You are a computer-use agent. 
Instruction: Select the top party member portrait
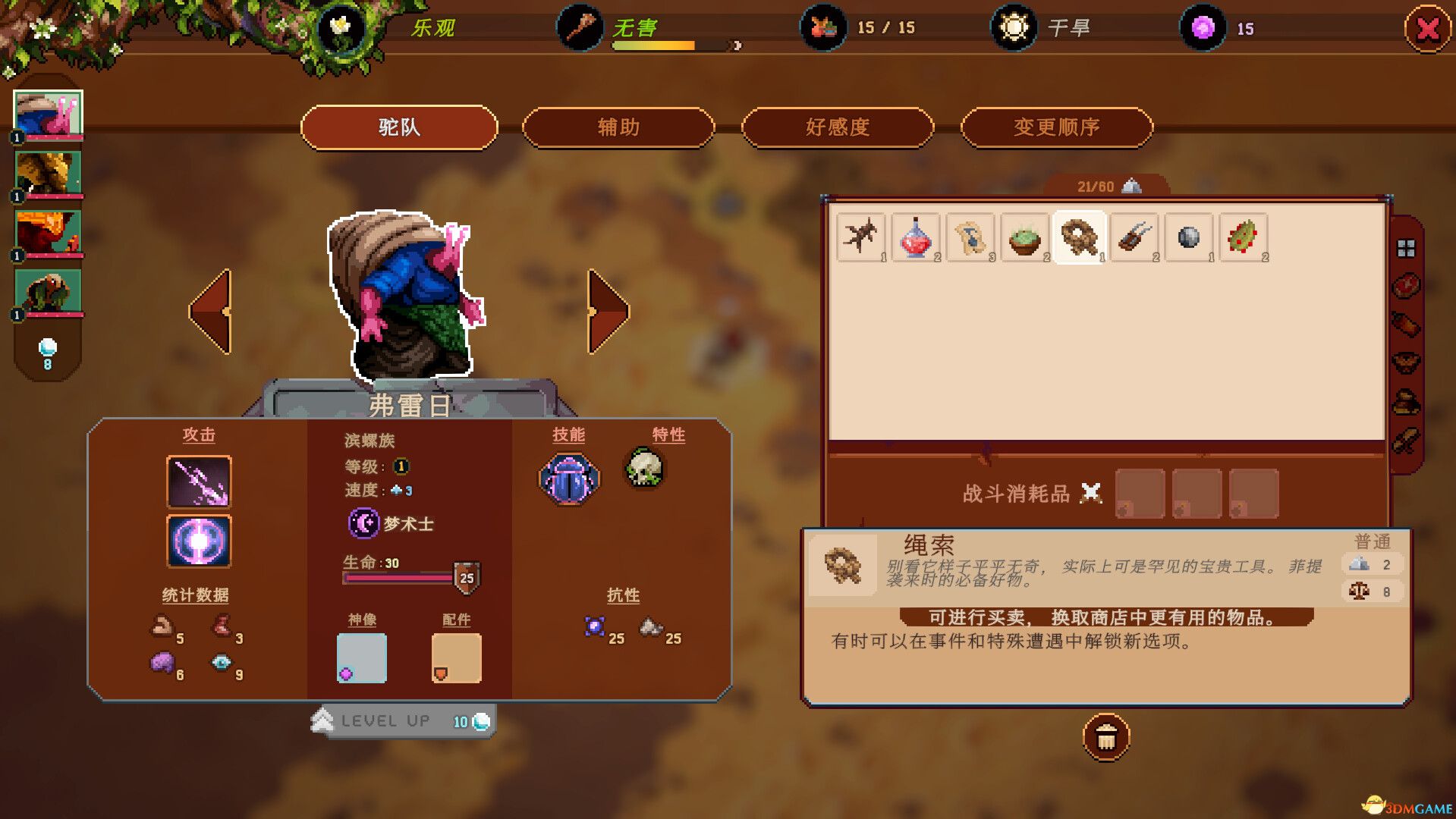(48, 110)
